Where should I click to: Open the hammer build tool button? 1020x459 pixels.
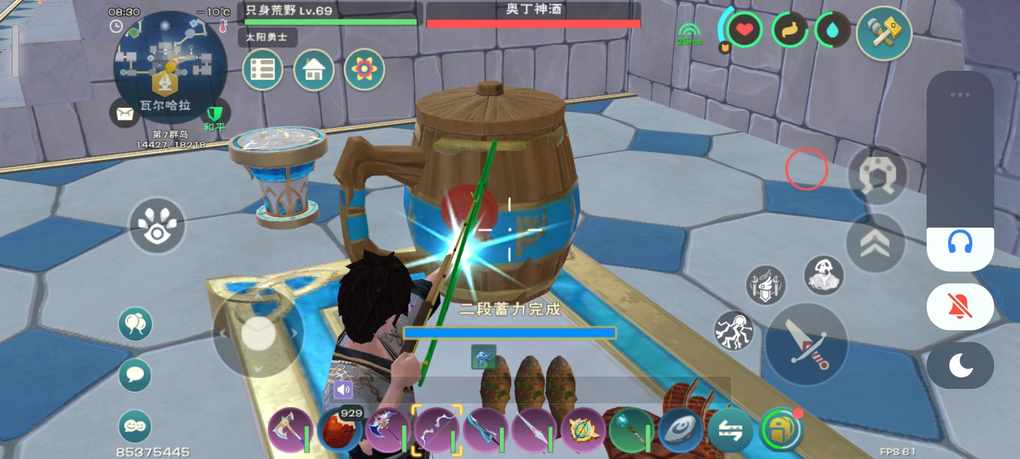(x=884, y=33)
